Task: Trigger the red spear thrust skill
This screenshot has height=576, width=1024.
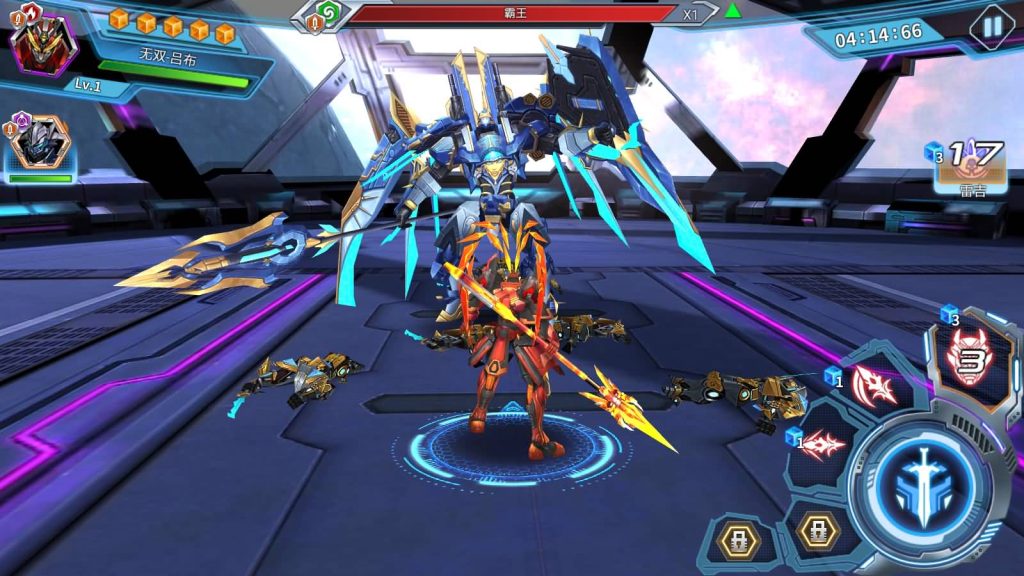Action: pyautogui.click(x=824, y=444)
